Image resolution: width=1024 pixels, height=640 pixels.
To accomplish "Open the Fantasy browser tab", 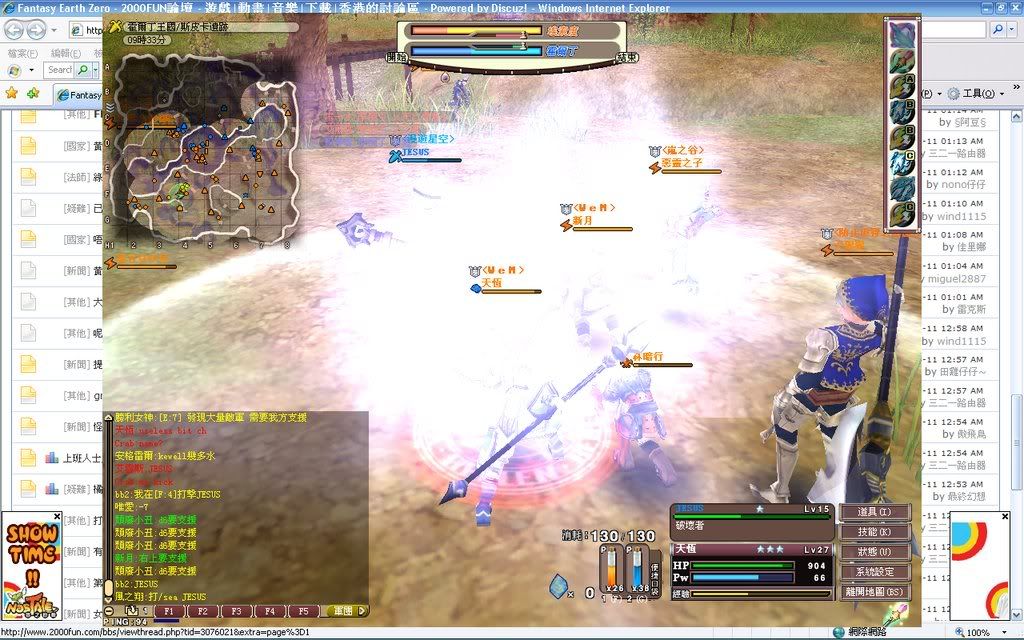I will [80, 95].
